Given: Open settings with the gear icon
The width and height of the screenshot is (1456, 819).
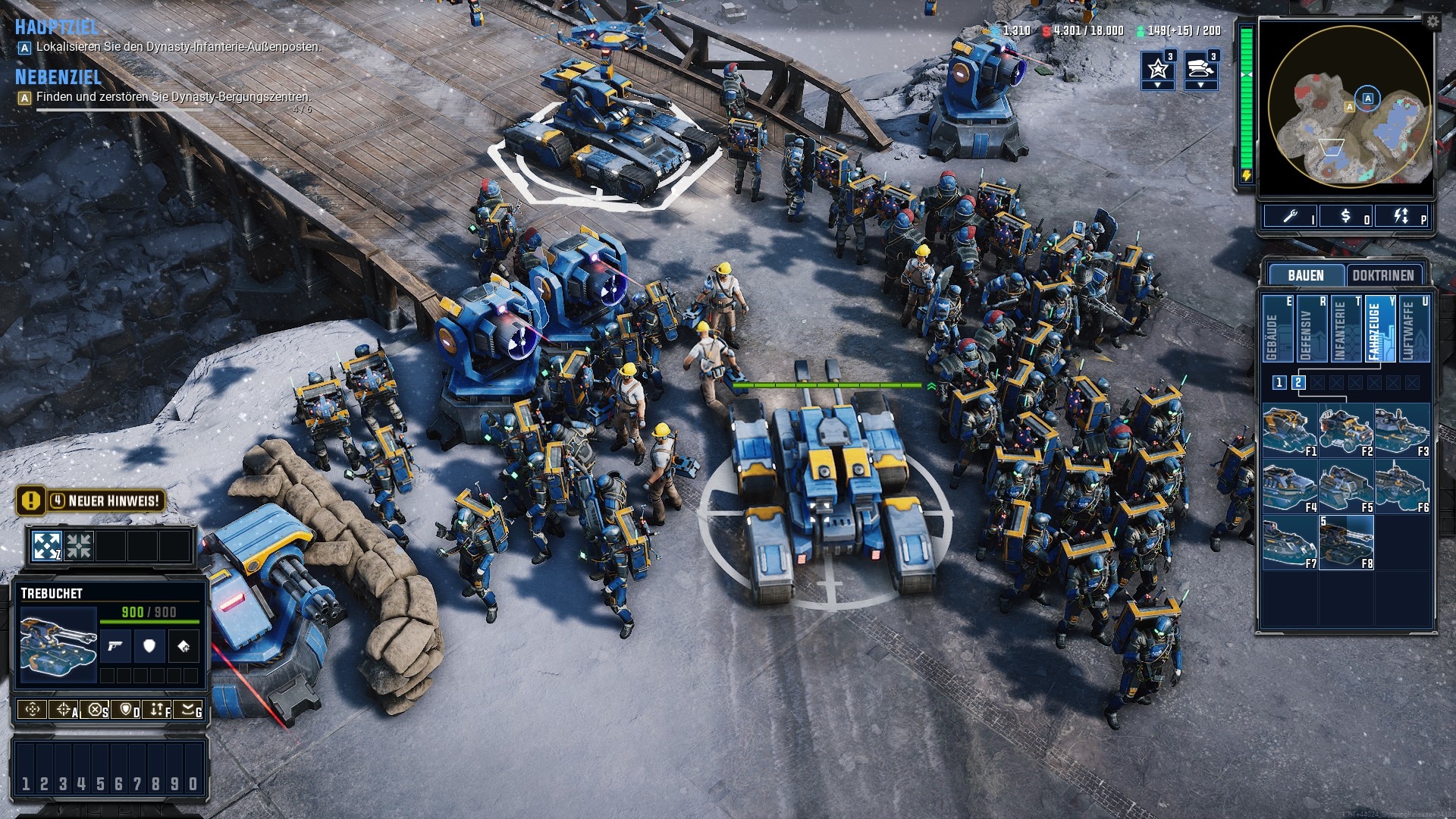Looking at the screenshot, I should 1432,21.
